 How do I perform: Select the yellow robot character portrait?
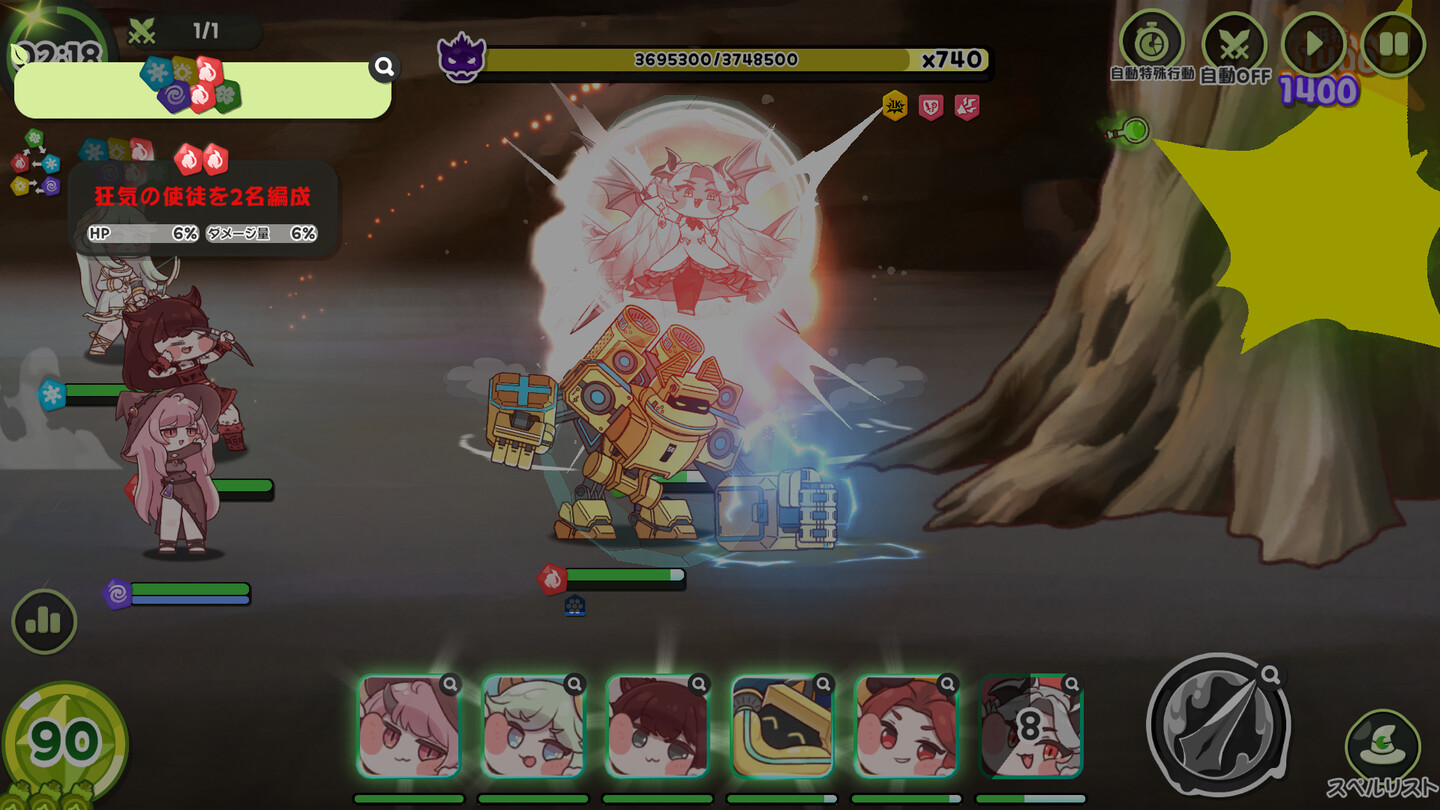point(782,727)
